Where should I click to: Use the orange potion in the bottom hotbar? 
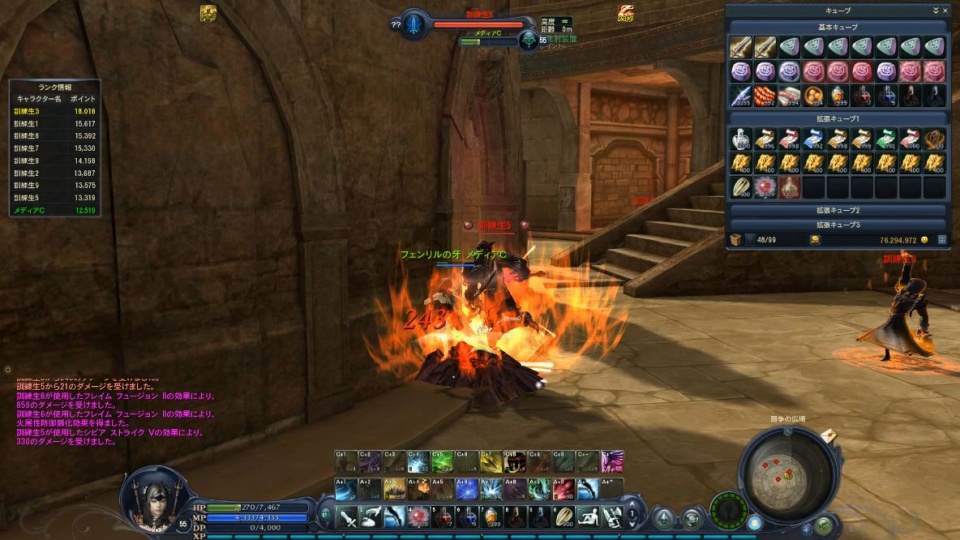coord(490,516)
